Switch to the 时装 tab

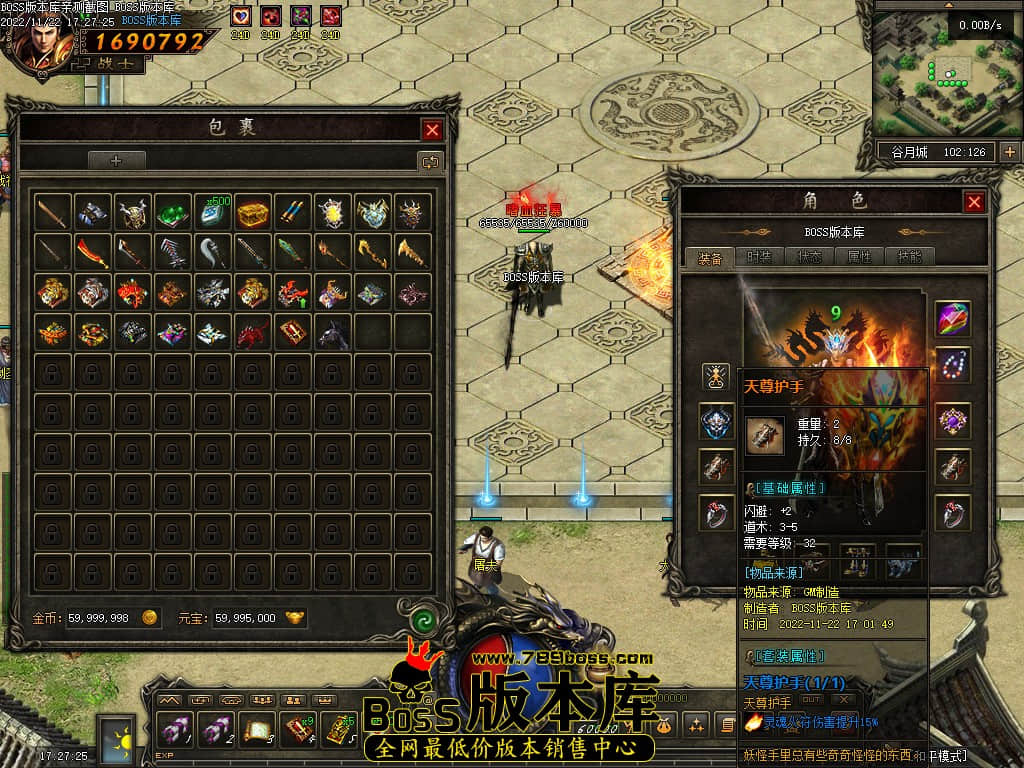coord(759,257)
